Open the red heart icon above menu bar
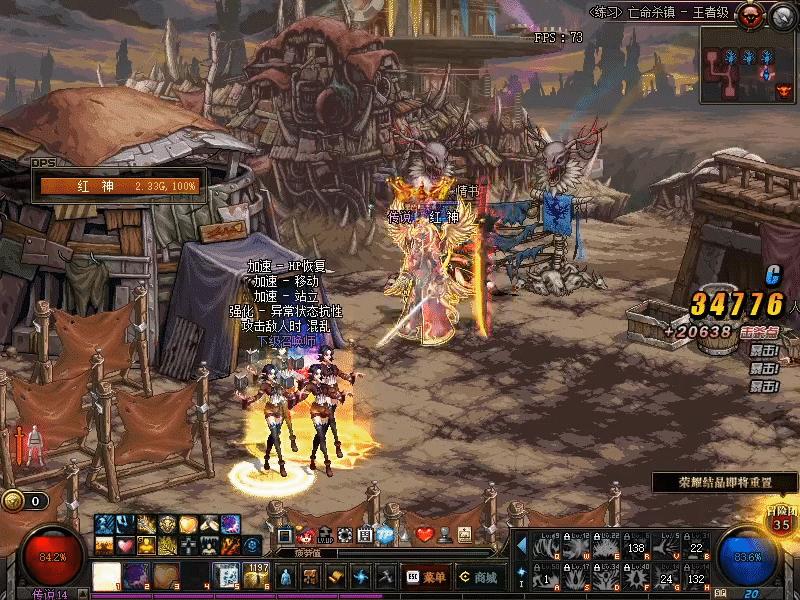Screen dimensions: 800x600 point(424,535)
